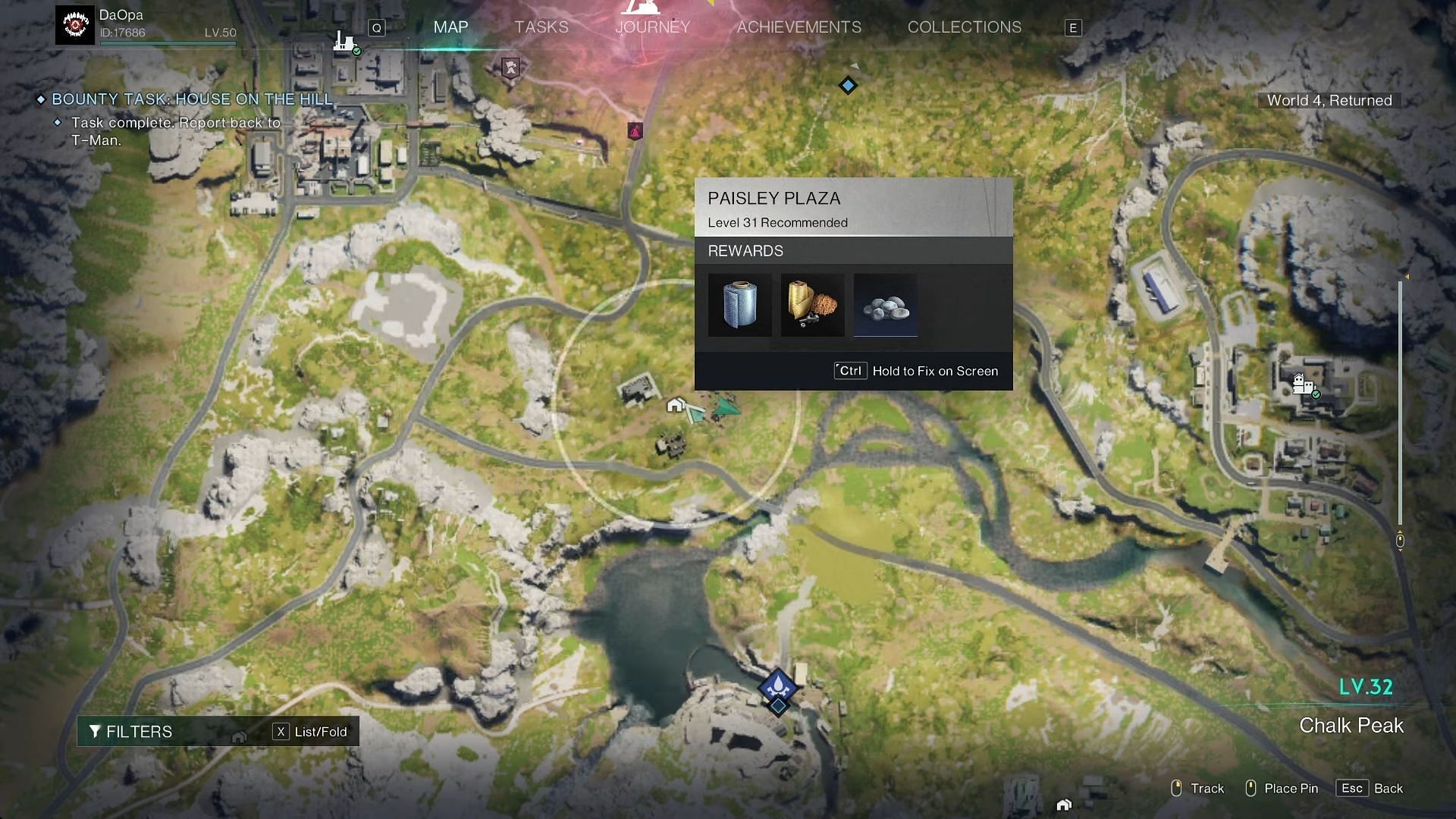Select the Bounty Task: House on the Hill tracker

(x=192, y=99)
